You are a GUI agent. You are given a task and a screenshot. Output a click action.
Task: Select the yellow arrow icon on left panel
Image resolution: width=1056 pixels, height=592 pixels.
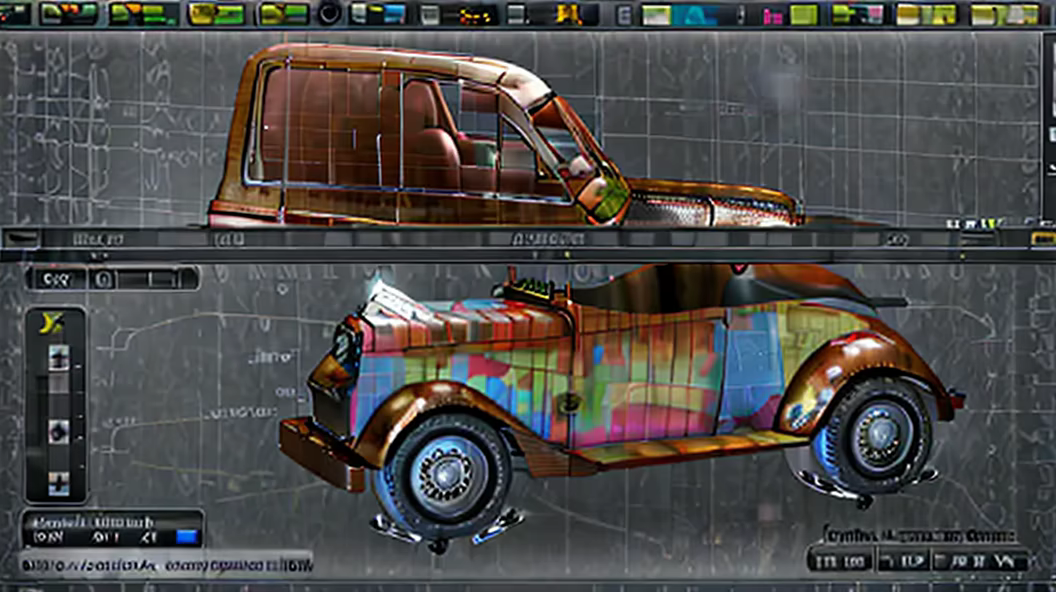(x=52, y=322)
